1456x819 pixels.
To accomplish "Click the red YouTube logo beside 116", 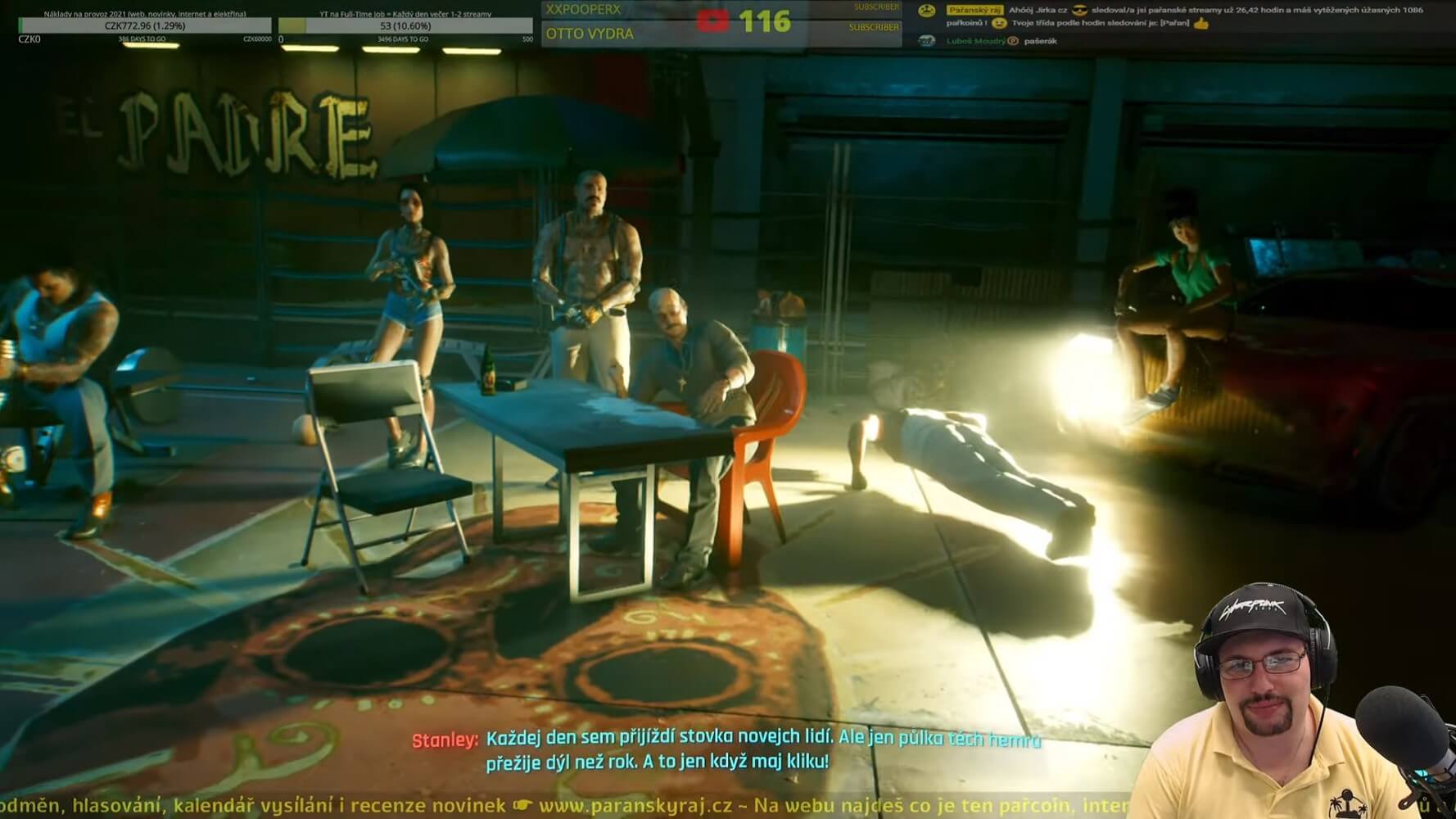I will tap(712, 21).
